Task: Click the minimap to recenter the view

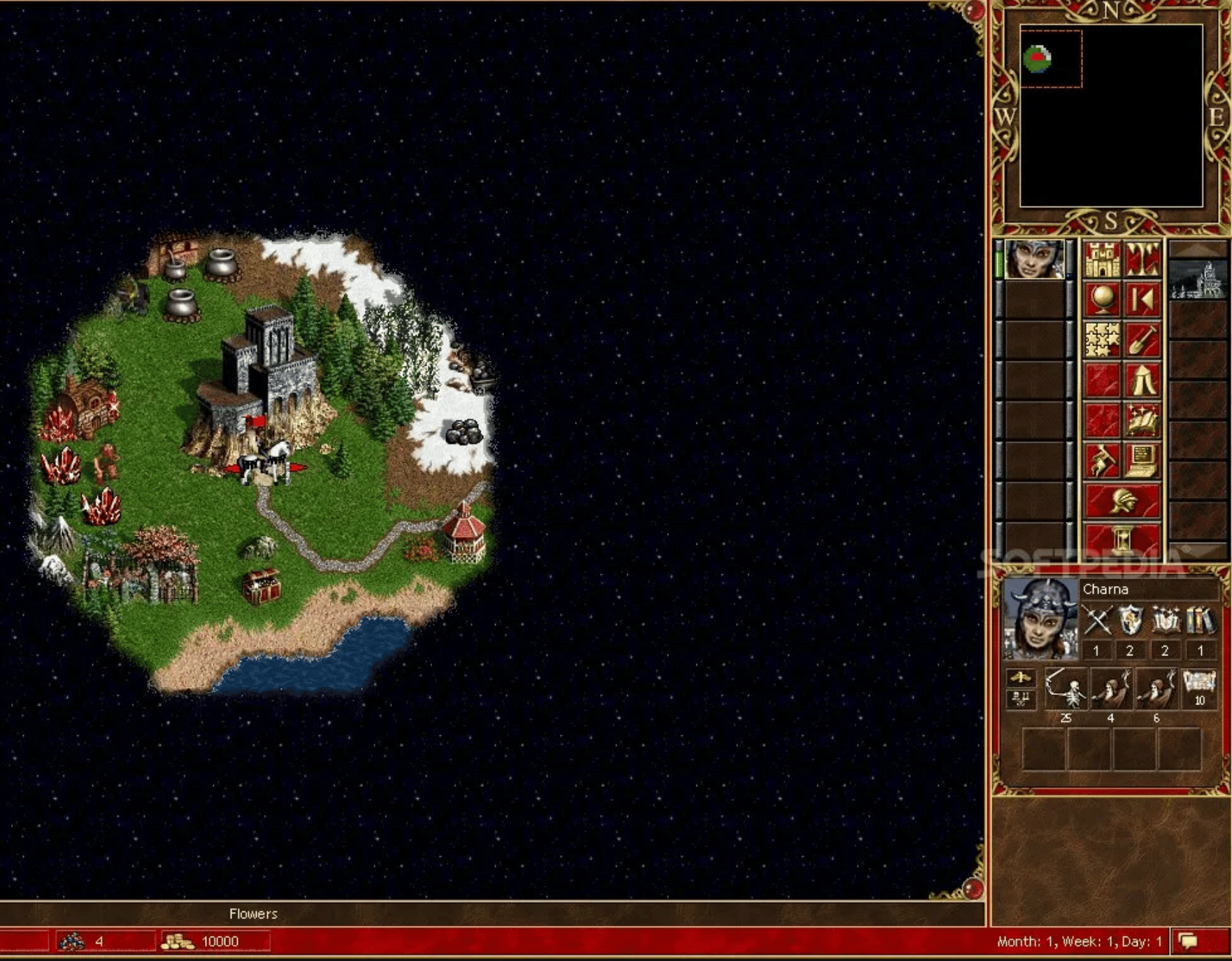Action: [x=1111, y=116]
